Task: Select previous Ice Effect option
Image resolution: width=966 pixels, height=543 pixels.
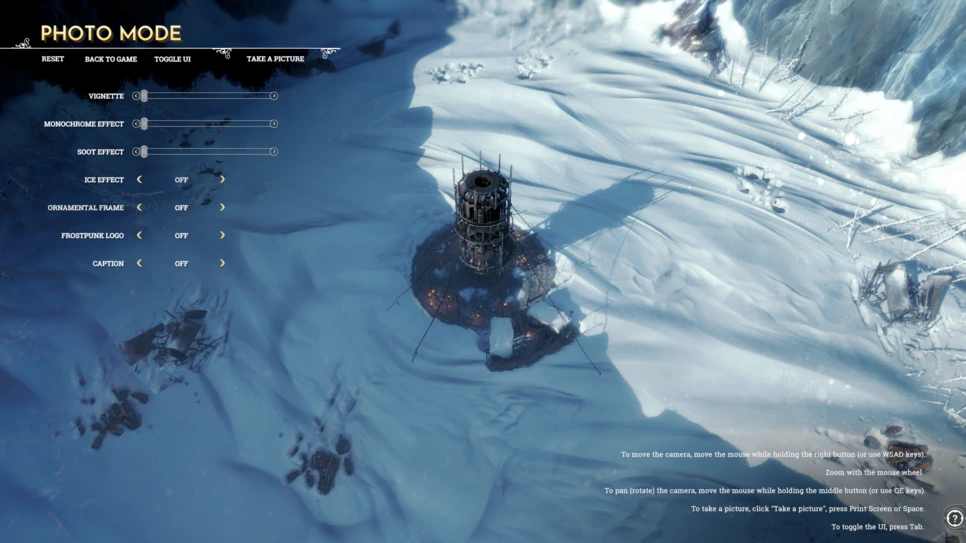Action: (139, 180)
